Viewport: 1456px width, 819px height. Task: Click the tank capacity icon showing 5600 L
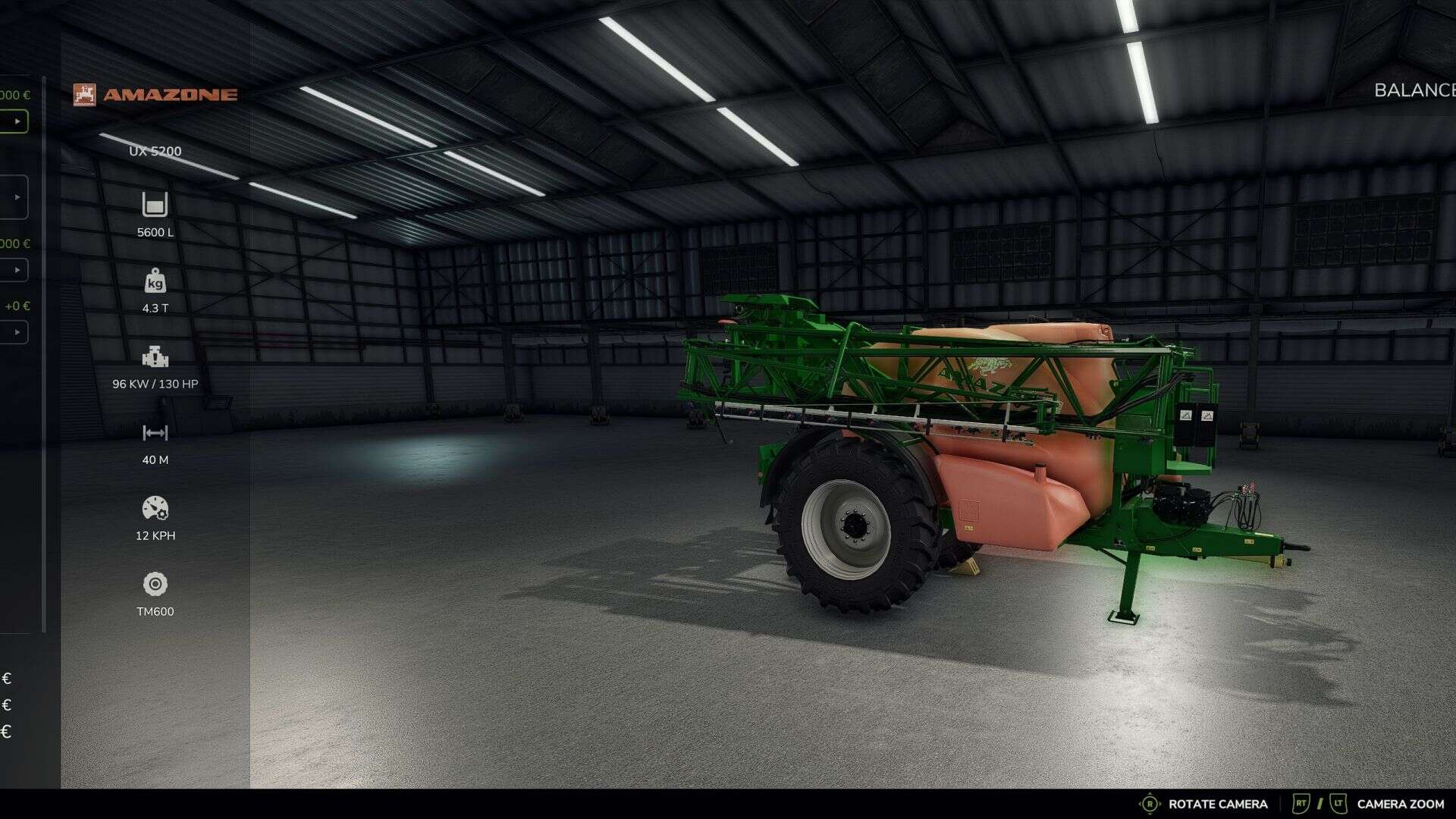pos(155,202)
